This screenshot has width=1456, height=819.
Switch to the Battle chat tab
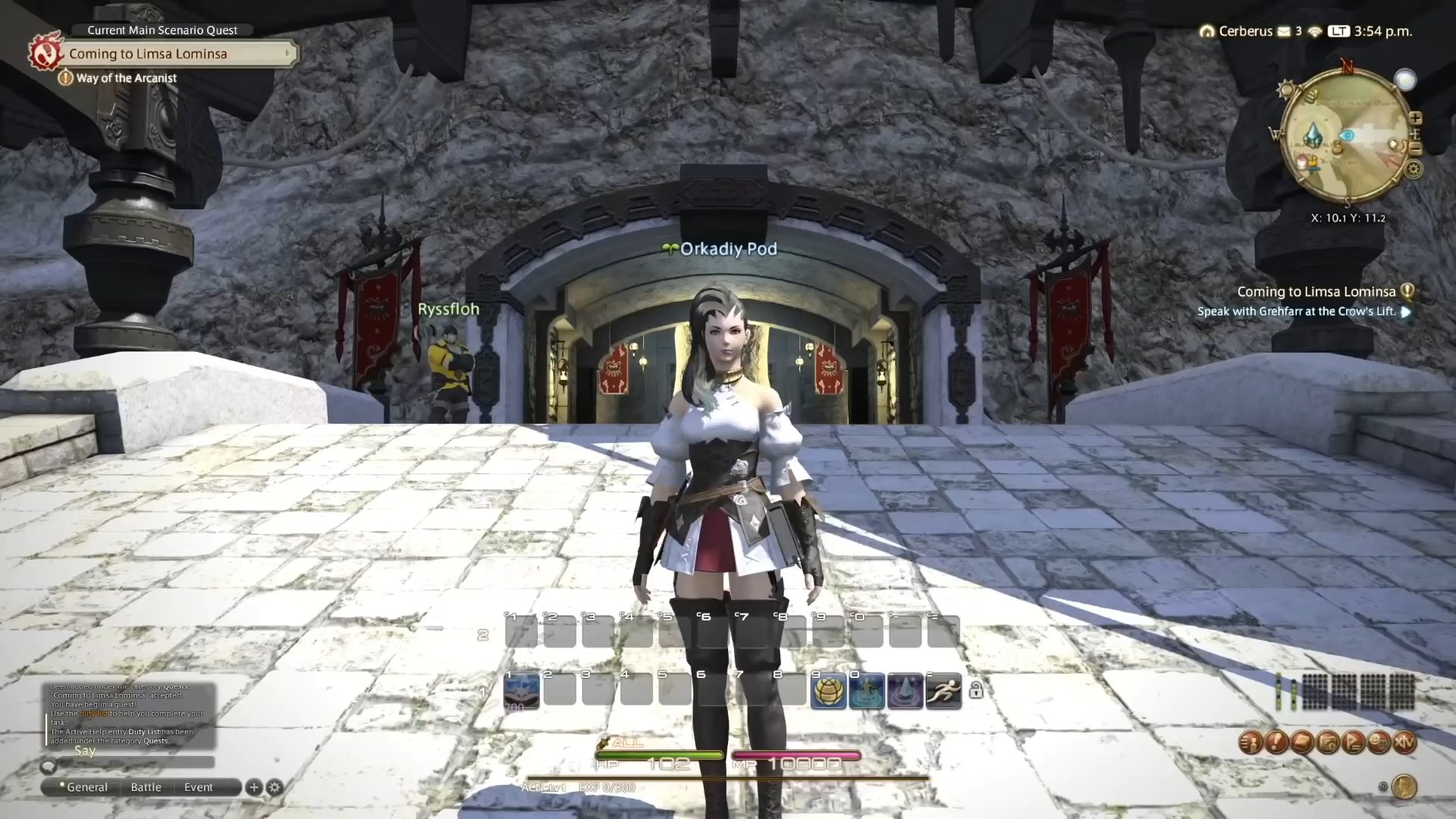[146, 787]
